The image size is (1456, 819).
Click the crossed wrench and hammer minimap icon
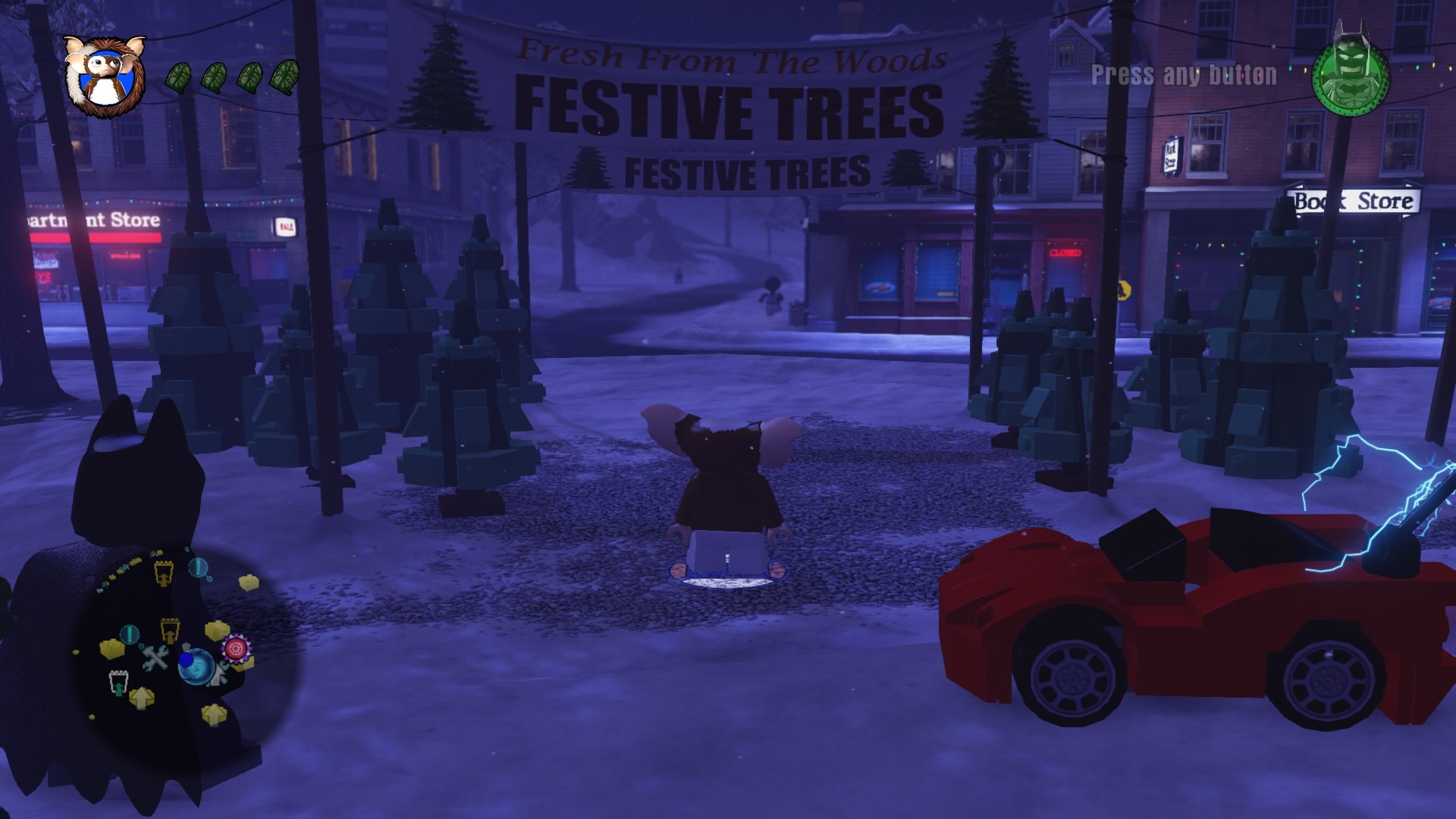pyautogui.click(x=155, y=657)
